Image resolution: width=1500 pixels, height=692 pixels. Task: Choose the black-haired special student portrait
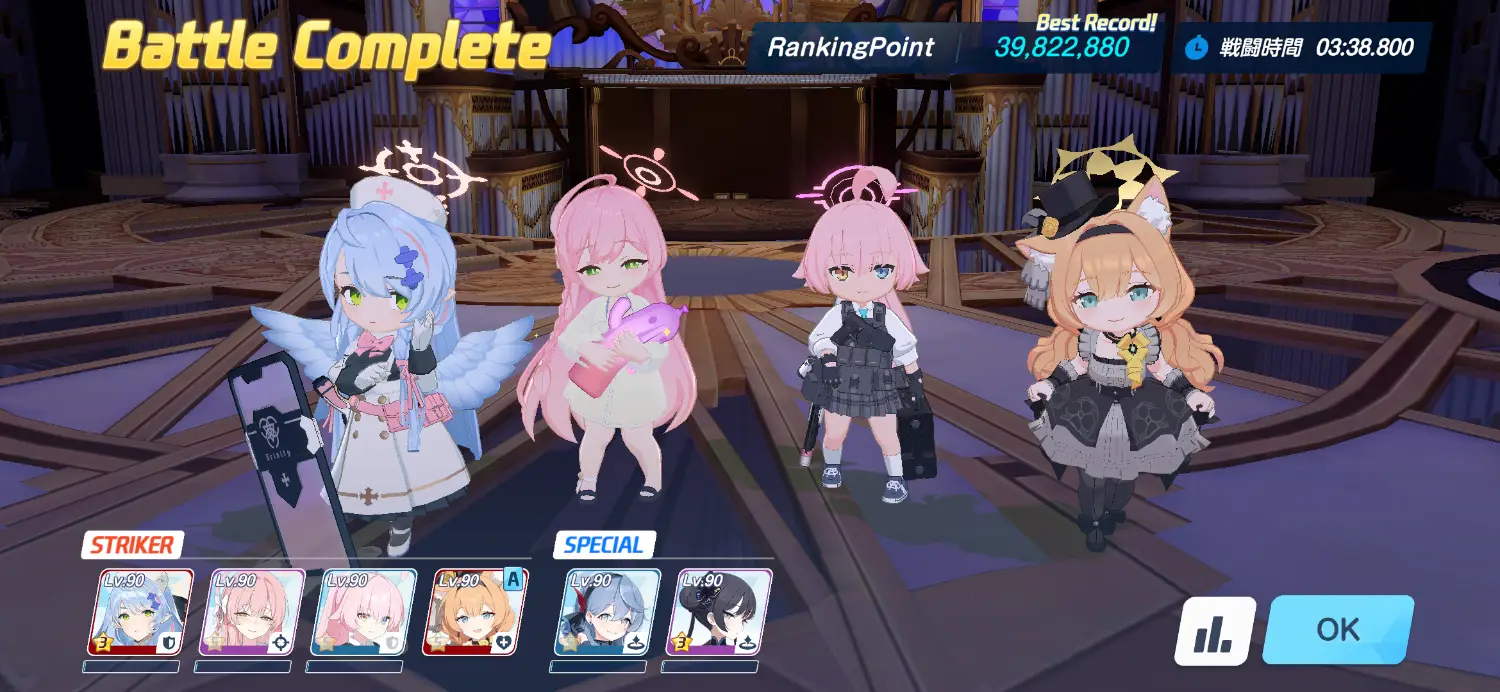(x=718, y=612)
